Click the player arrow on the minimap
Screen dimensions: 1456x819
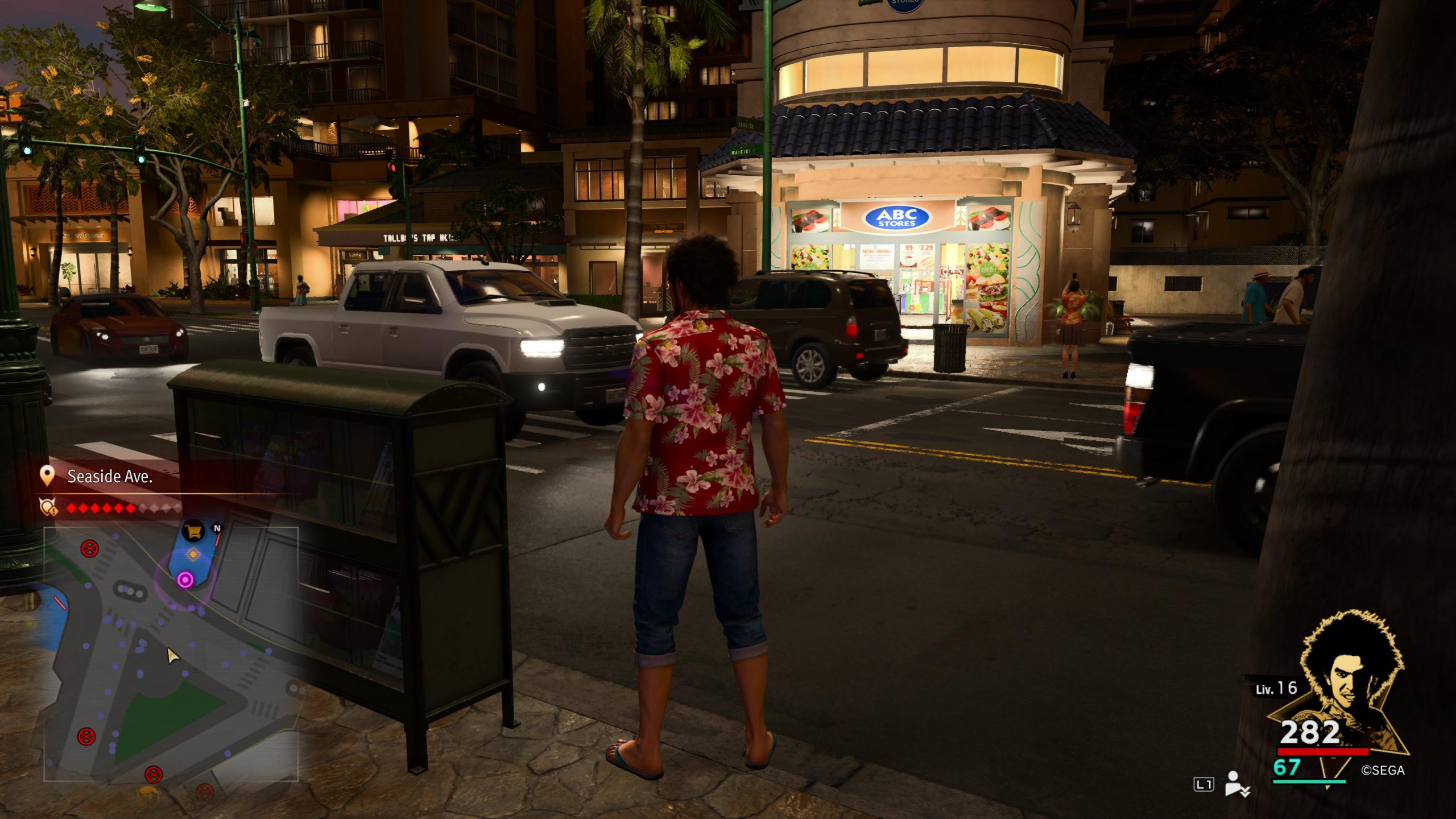pyautogui.click(x=172, y=656)
